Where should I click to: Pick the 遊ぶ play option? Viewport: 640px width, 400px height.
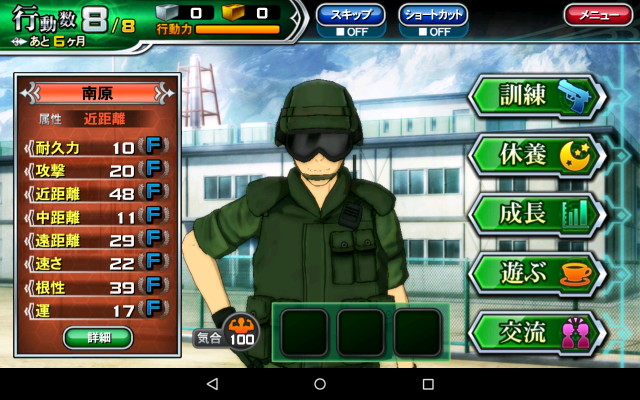537,272
